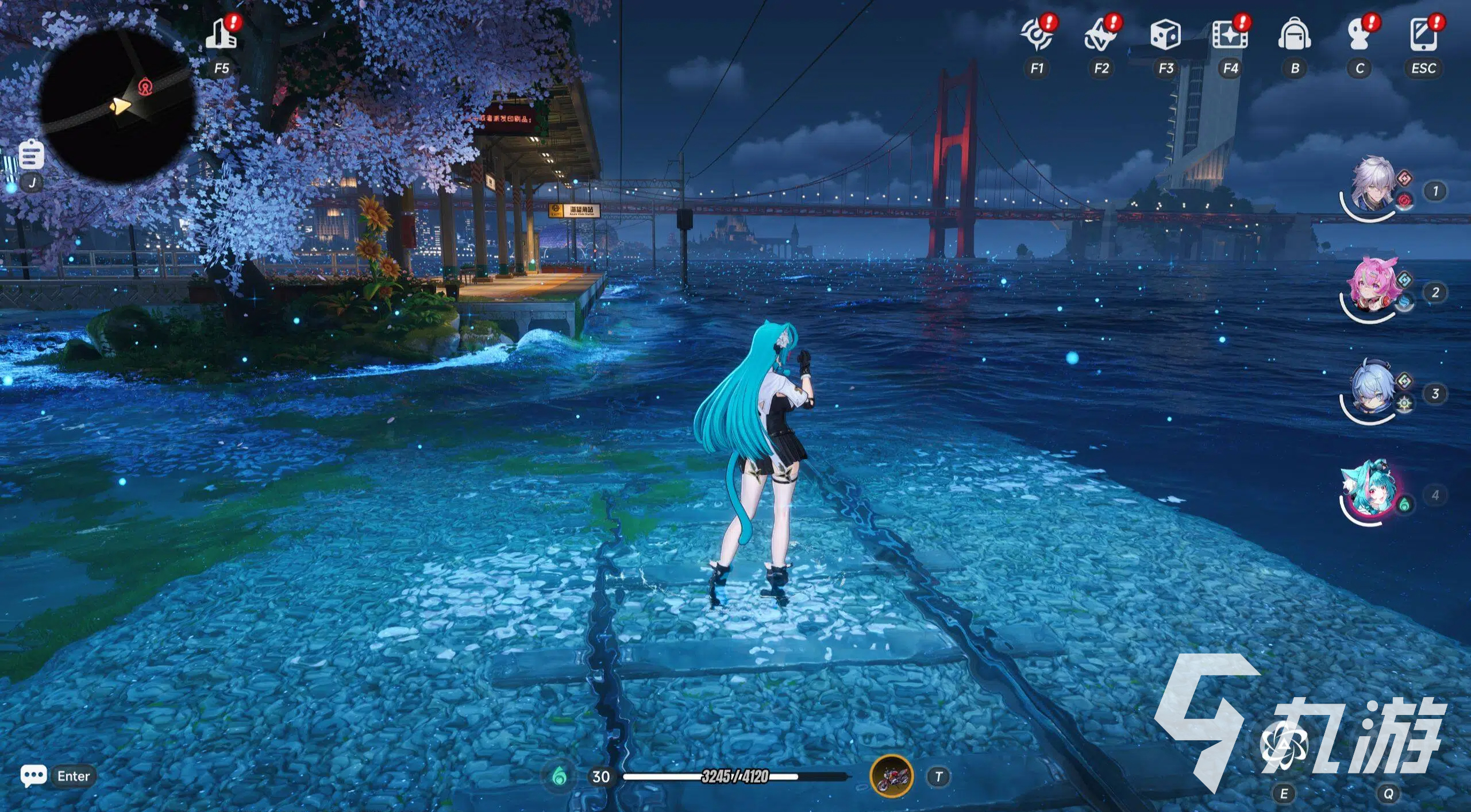The image size is (1471, 812).
Task: Open the compass target menu icon
Action: coord(1037,36)
